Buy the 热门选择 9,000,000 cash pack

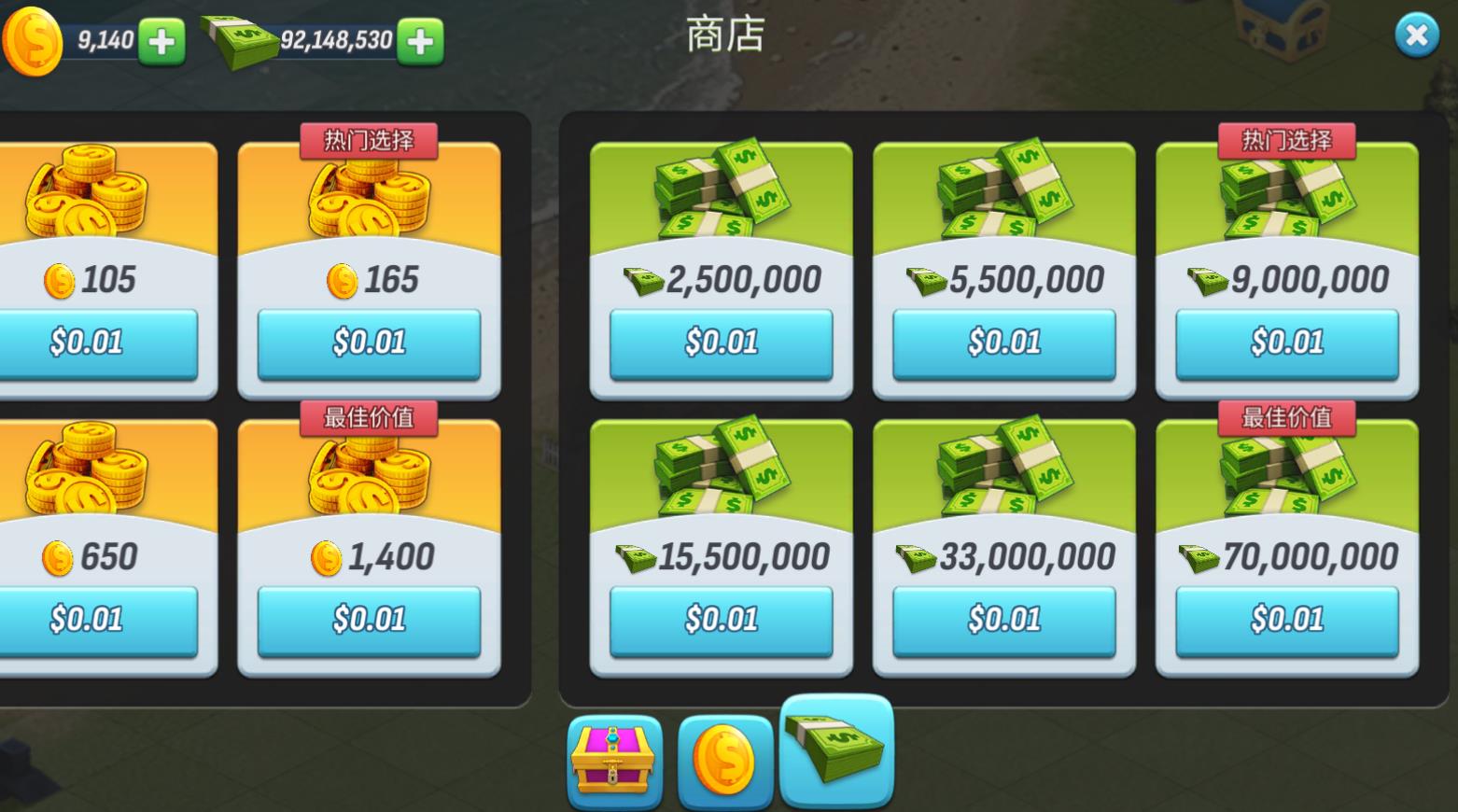coord(1288,343)
